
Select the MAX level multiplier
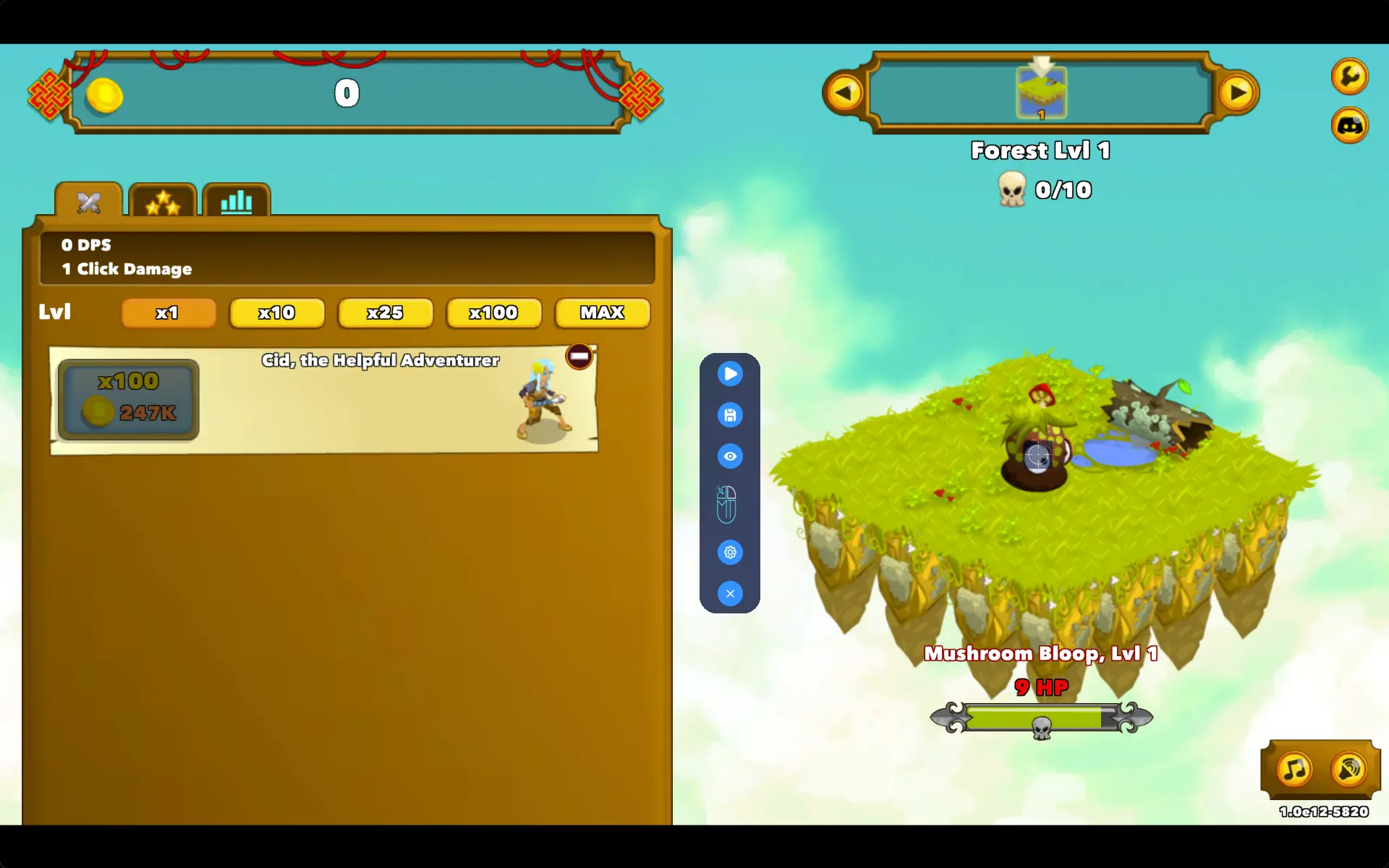coord(602,312)
